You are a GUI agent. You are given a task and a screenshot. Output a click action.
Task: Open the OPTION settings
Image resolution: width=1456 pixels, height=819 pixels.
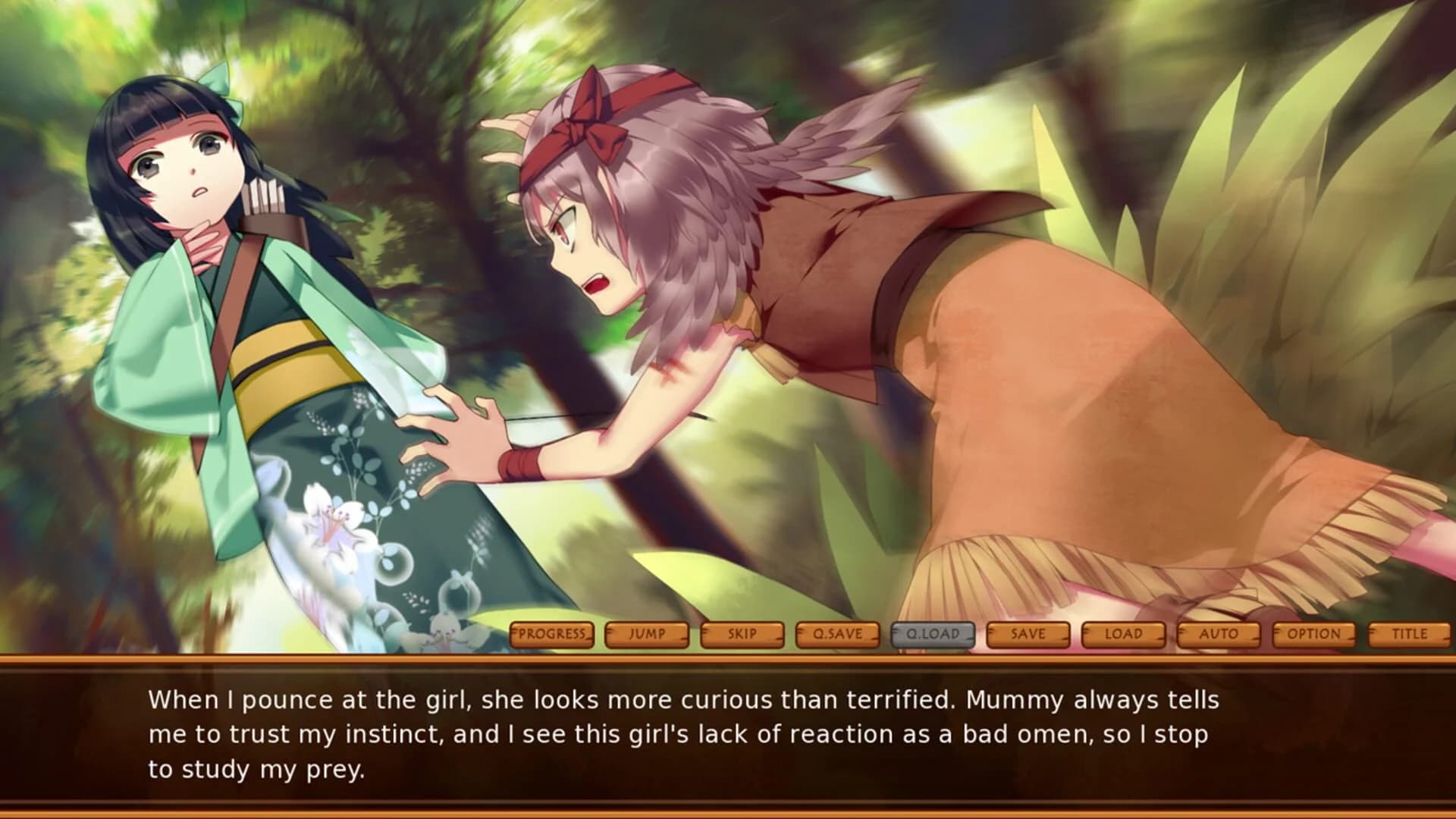point(1314,635)
